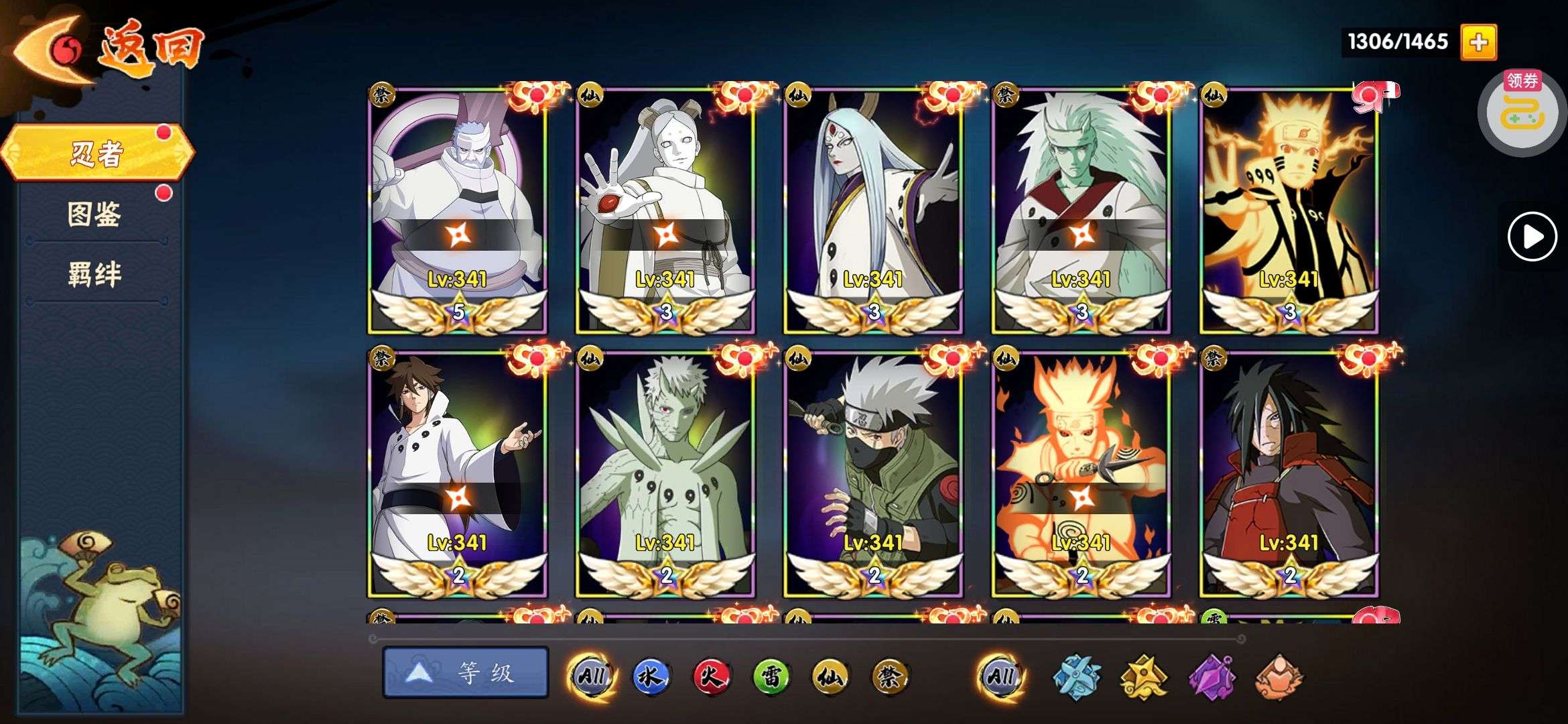Click the yellow plus button beside 1306/1465
Screen dimensions: 1568x724
1478,42
